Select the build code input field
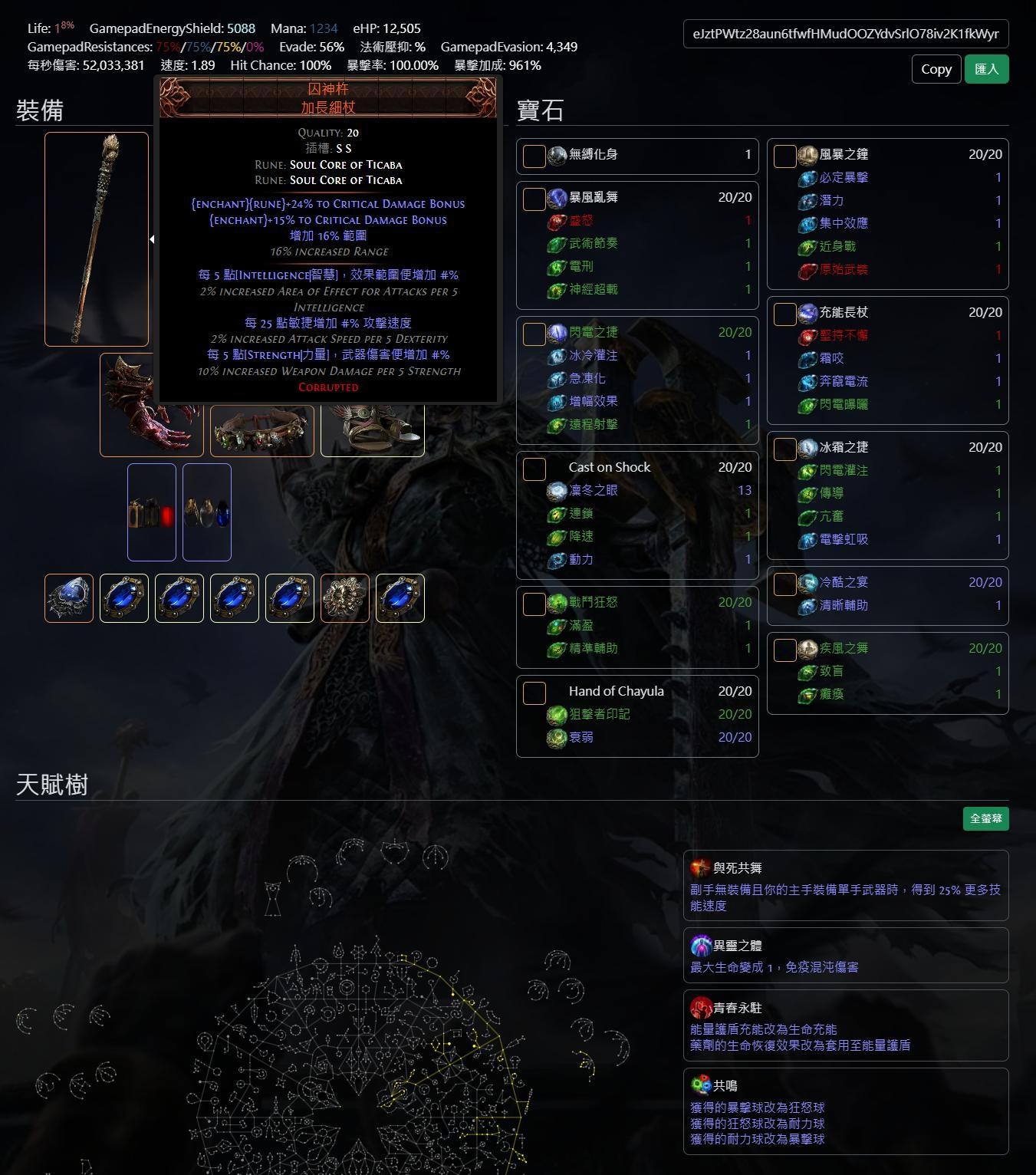1036x1175 pixels. (x=844, y=34)
